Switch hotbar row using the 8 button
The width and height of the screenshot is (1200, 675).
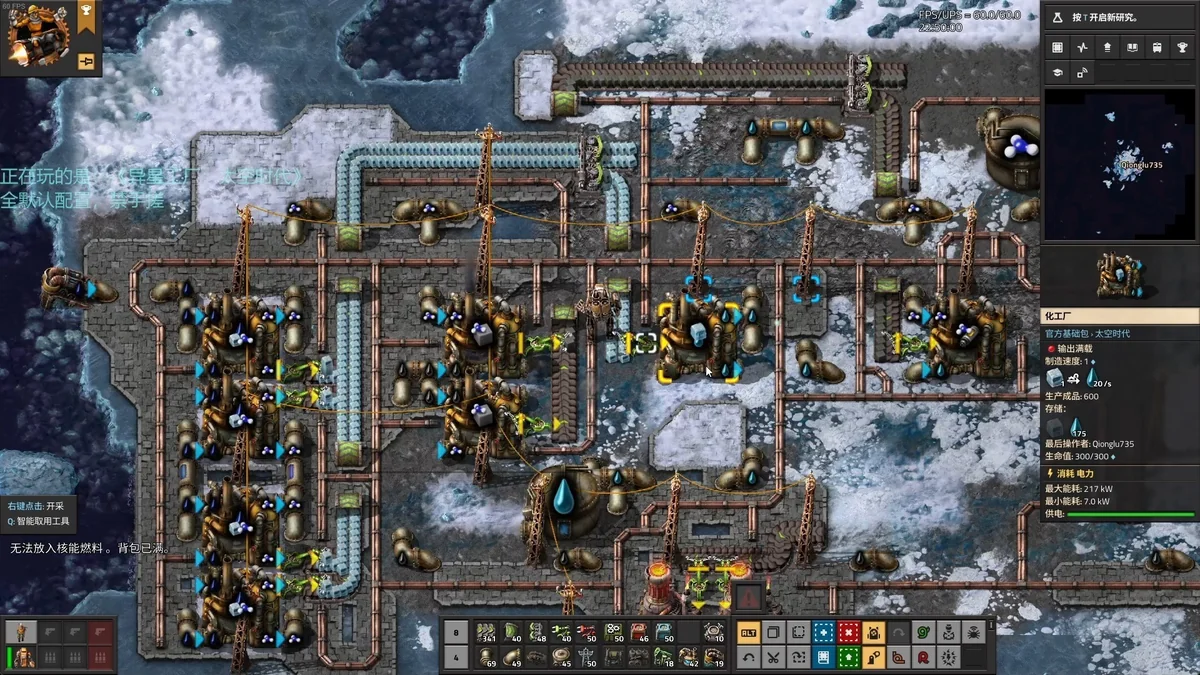pyautogui.click(x=455, y=633)
